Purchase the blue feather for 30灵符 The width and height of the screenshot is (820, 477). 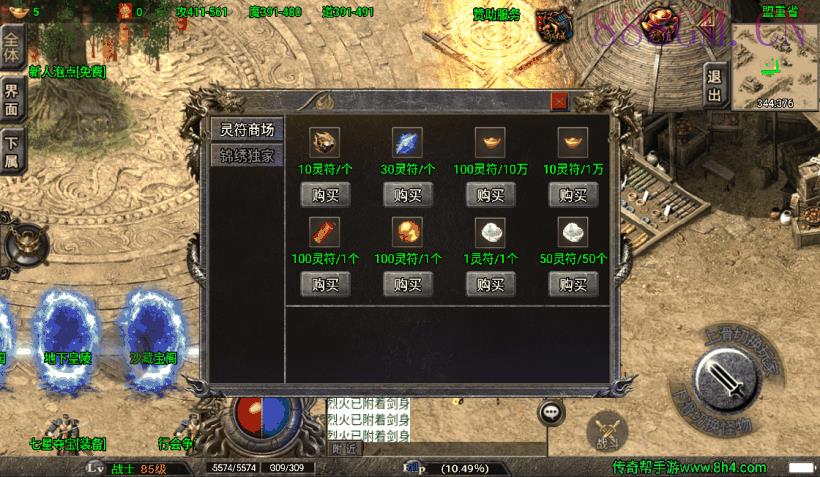click(x=407, y=194)
